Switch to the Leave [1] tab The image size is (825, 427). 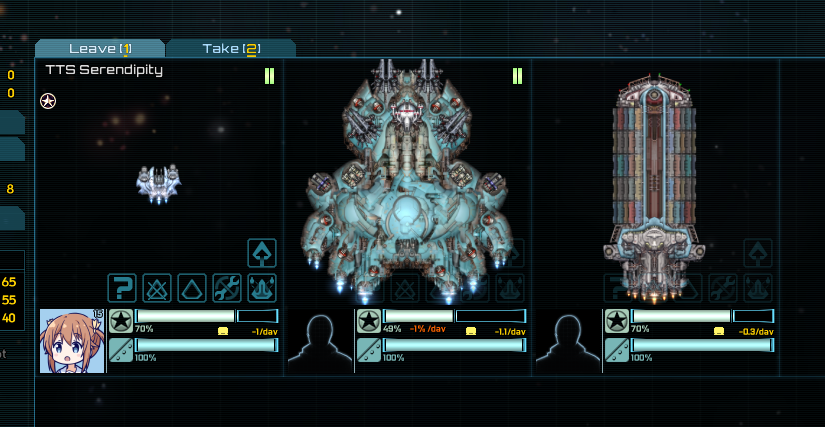99,49
